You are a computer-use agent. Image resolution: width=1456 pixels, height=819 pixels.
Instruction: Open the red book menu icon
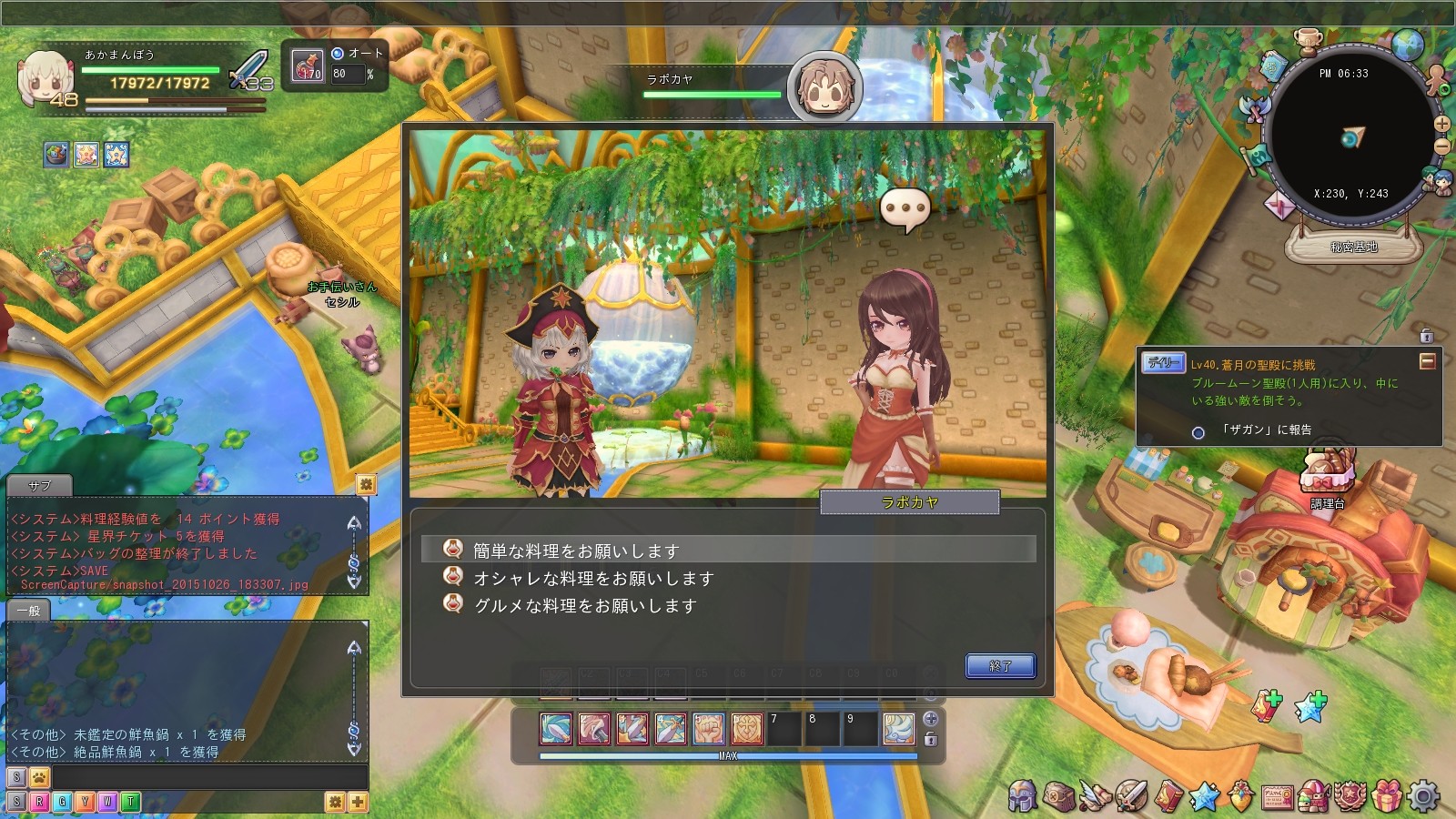(x=1168, y=796)
